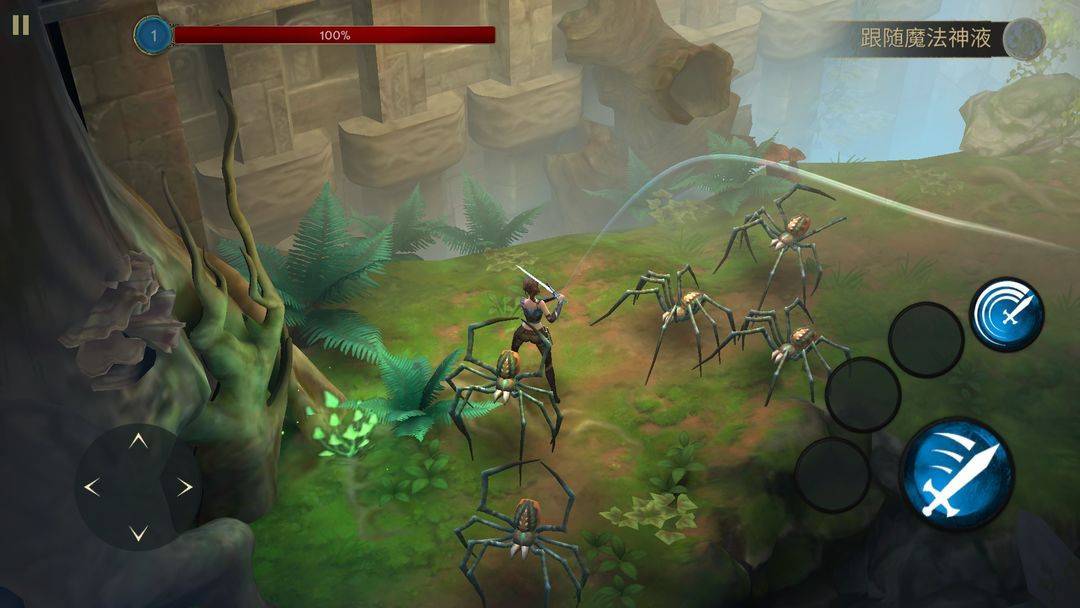
Task: Tap the up arrow on the movement pad
Action: 139,441
